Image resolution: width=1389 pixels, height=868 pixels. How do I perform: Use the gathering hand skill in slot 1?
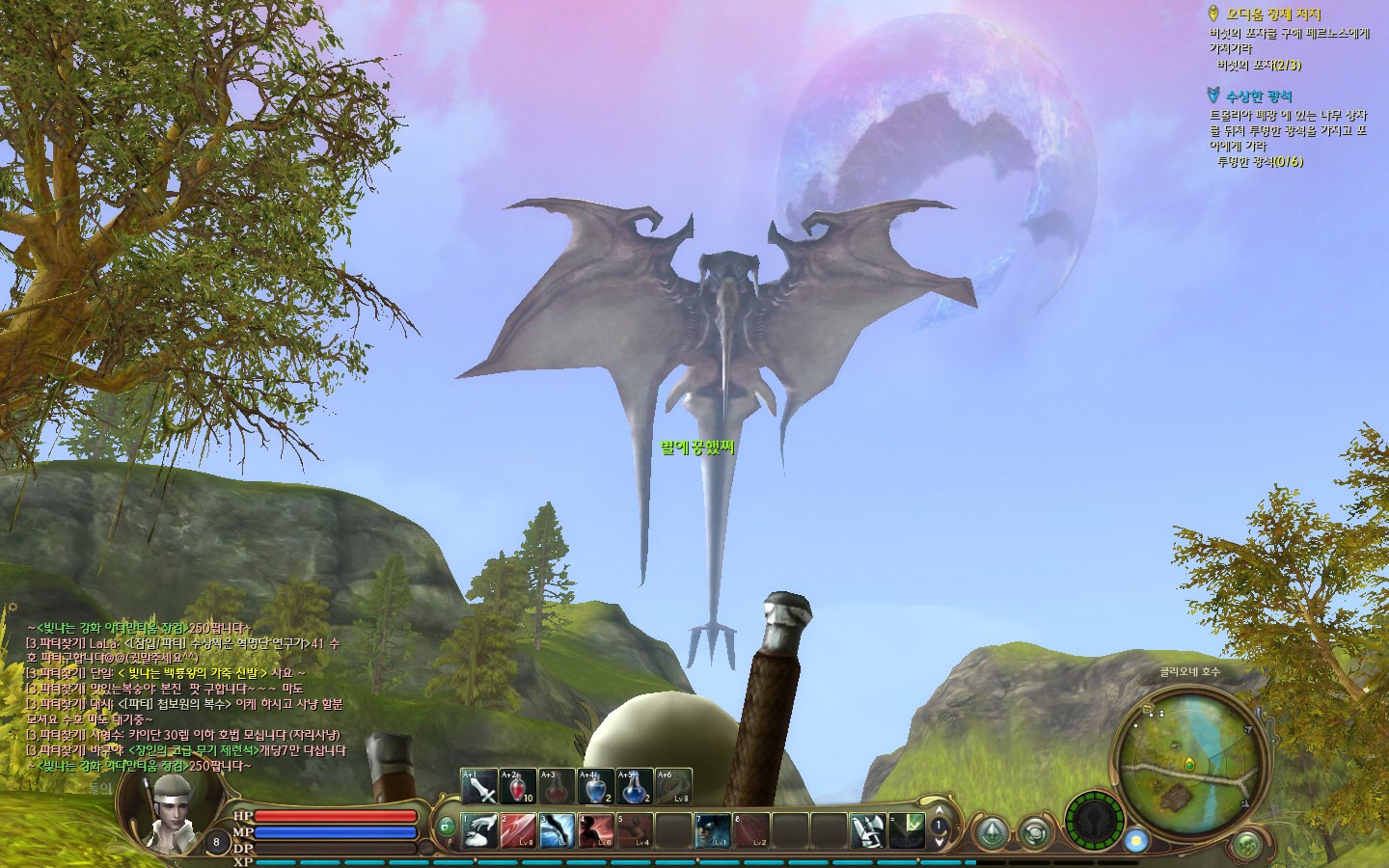[x=479, y=830]
